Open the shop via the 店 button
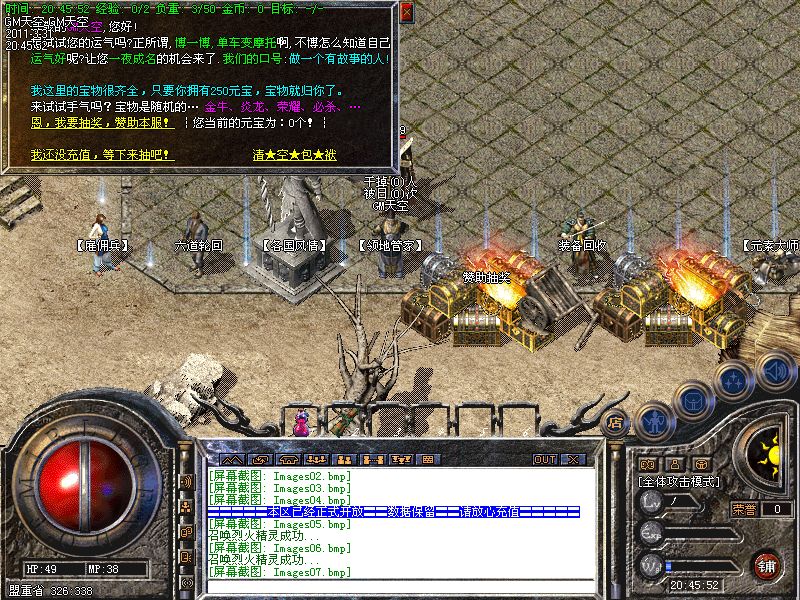The height and width of the screenshot is (600, 800). (x=616, y=422)
